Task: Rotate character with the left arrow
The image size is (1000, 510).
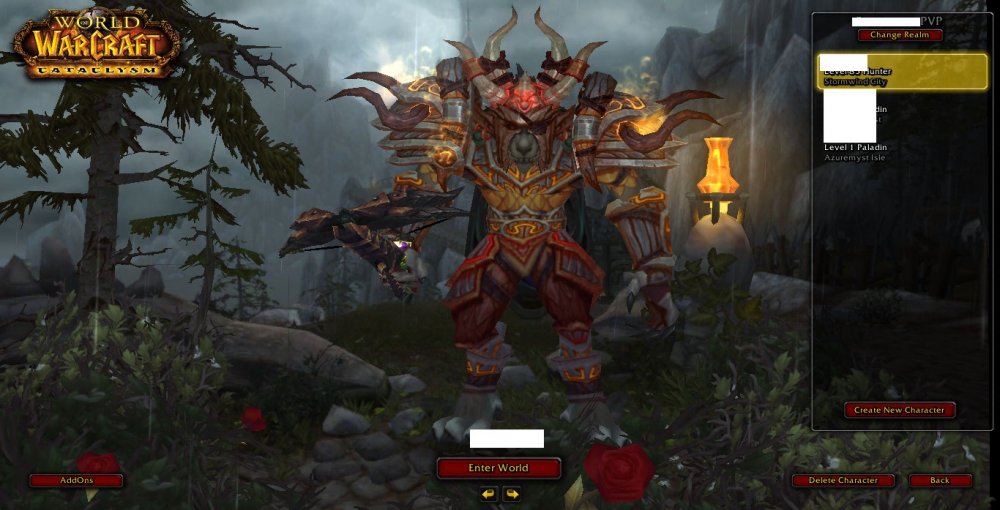Action: pos(488,494)
